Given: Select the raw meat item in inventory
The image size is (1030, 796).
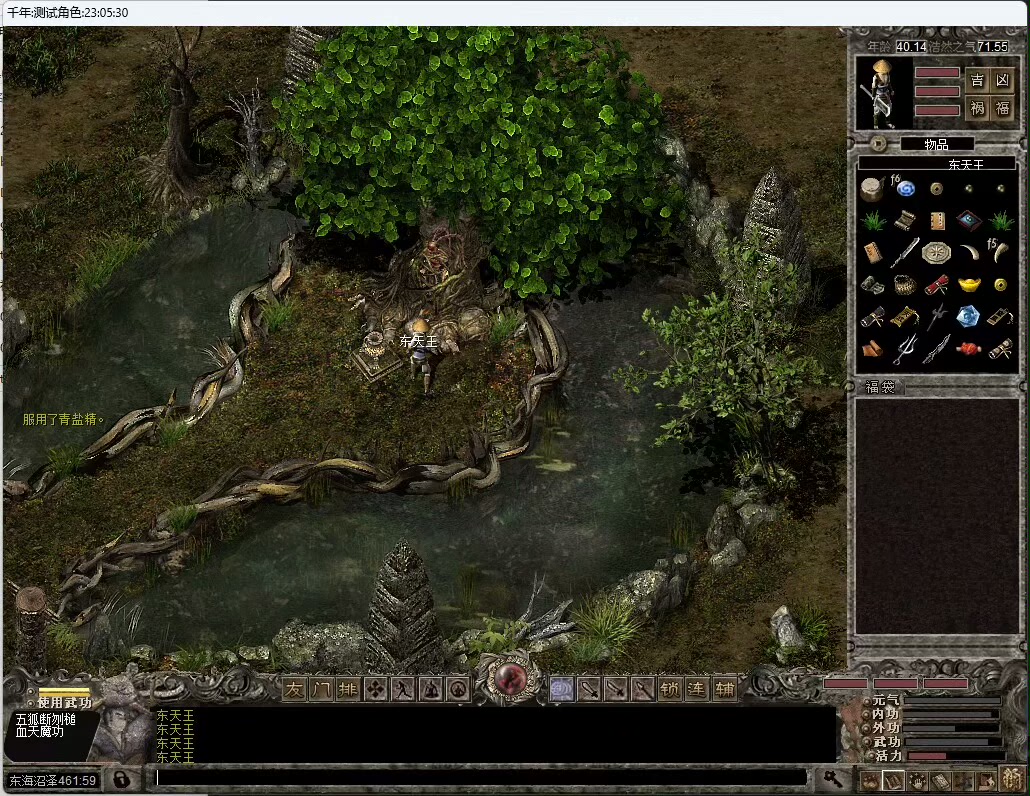Looking at the screenshot, I should 968,349.
